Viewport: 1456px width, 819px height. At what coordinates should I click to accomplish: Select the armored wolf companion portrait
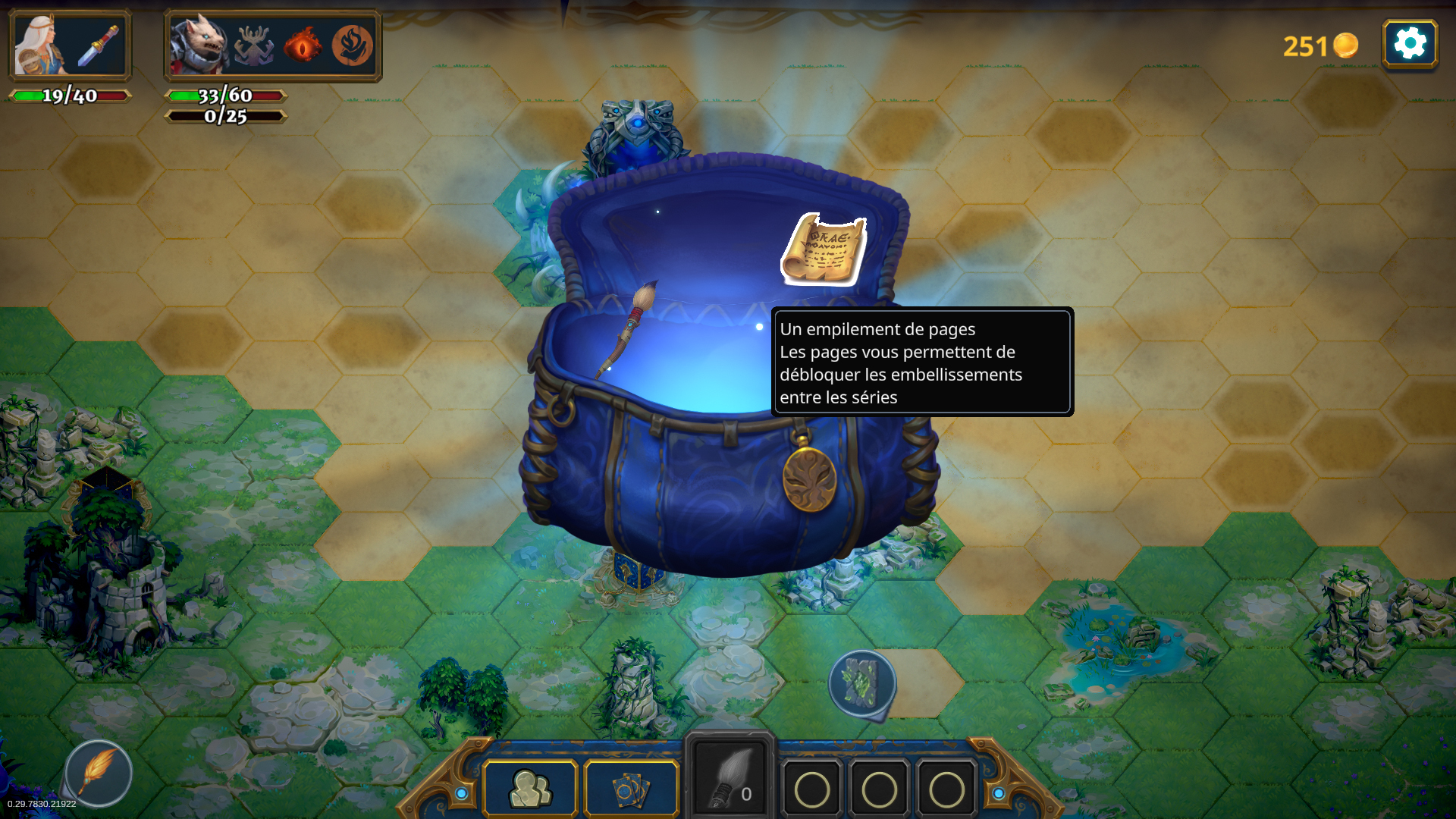pos(197,45)
